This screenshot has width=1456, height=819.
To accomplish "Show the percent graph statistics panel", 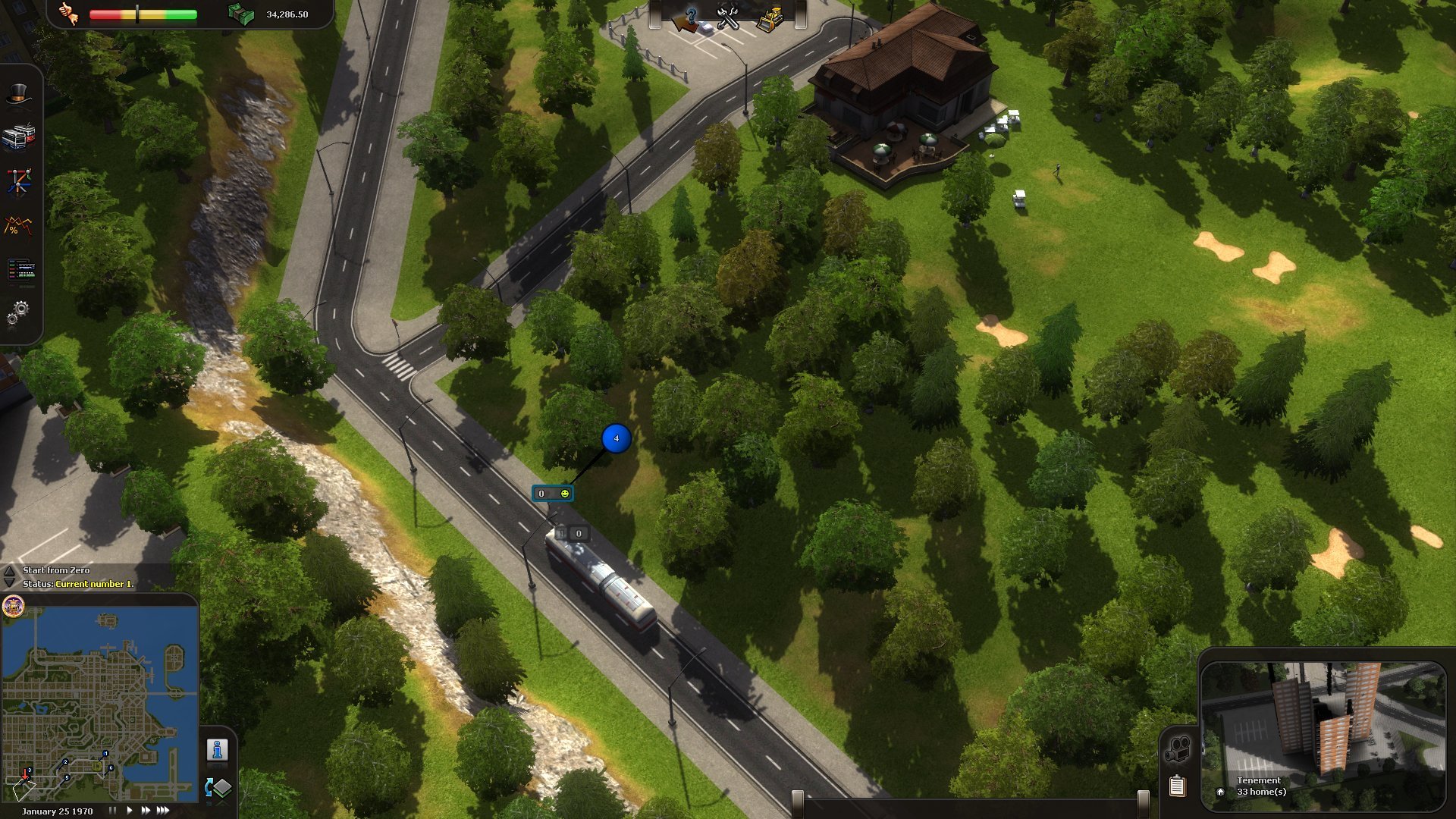I will 19,225.
